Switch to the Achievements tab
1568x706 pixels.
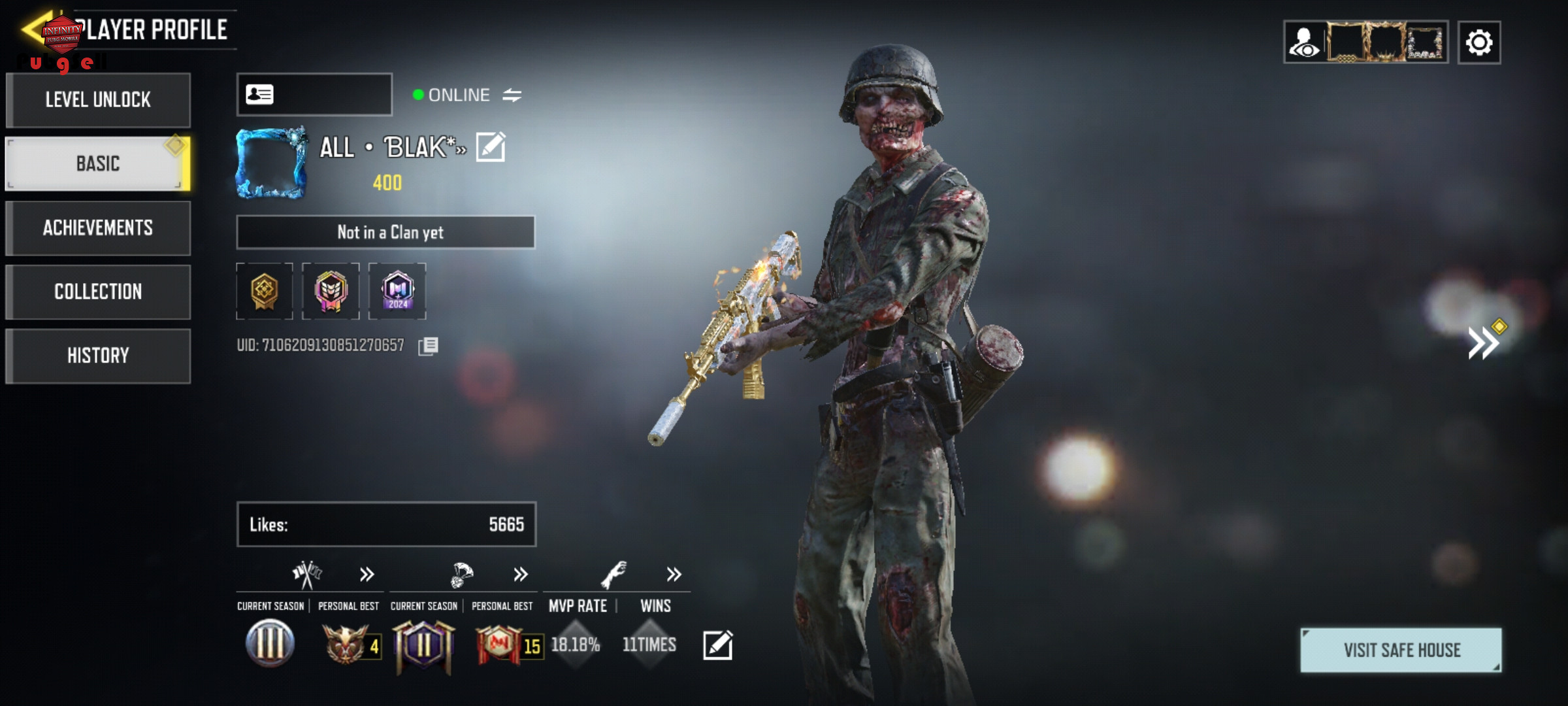click(98, 227)
